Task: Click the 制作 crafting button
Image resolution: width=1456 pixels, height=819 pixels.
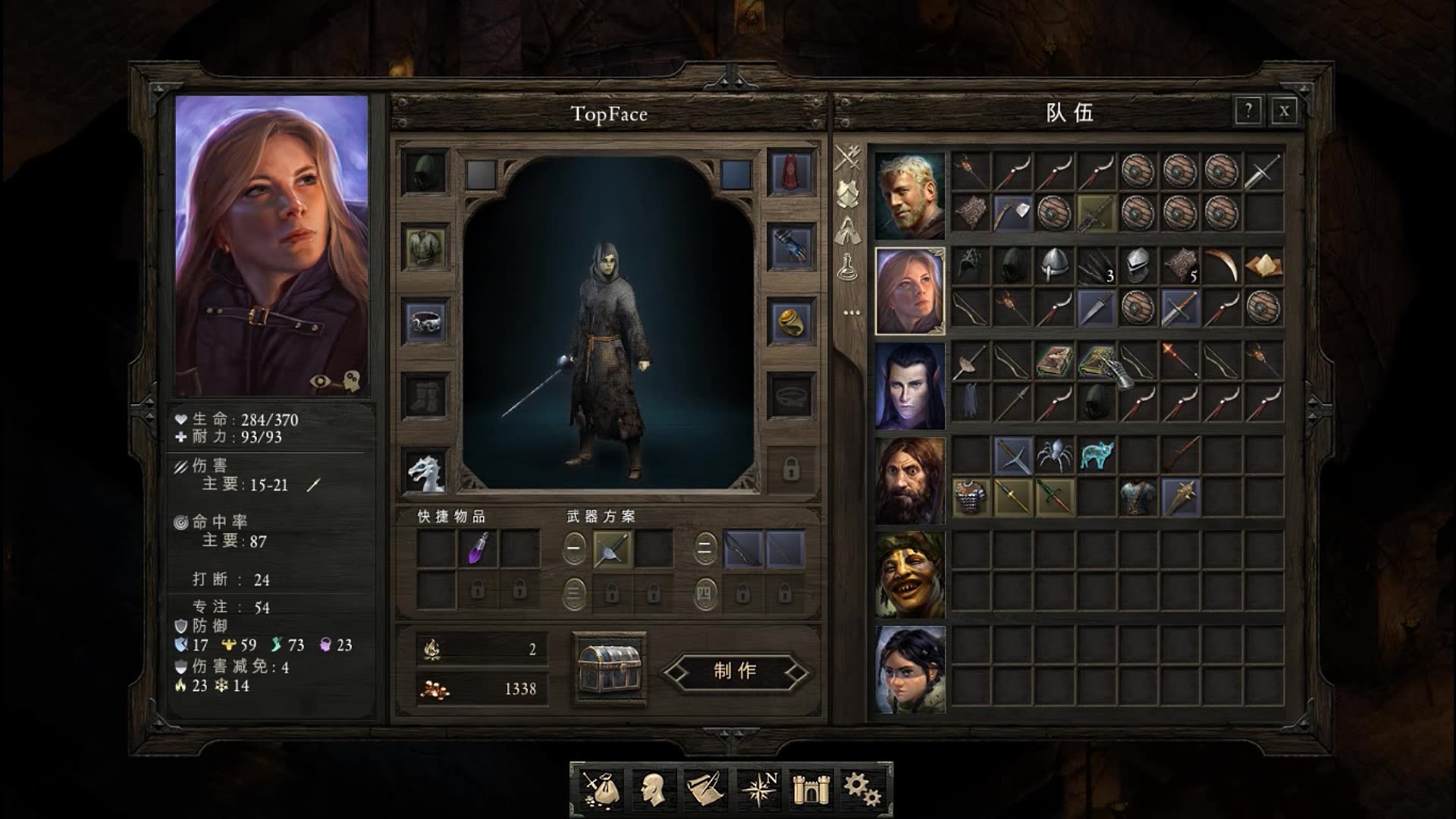Action: [735, 671]
